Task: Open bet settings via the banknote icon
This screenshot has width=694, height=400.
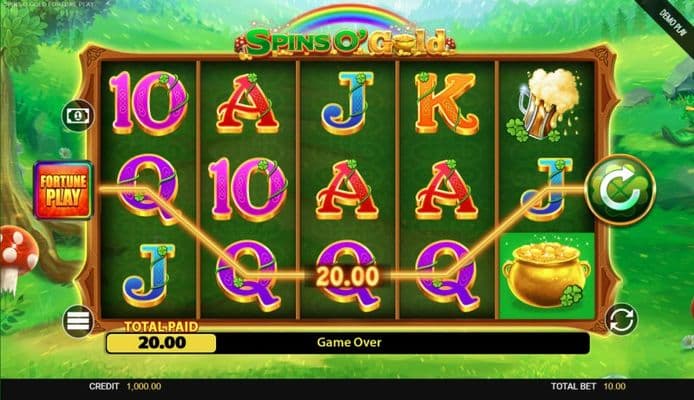Action: [x=77, y=115]
